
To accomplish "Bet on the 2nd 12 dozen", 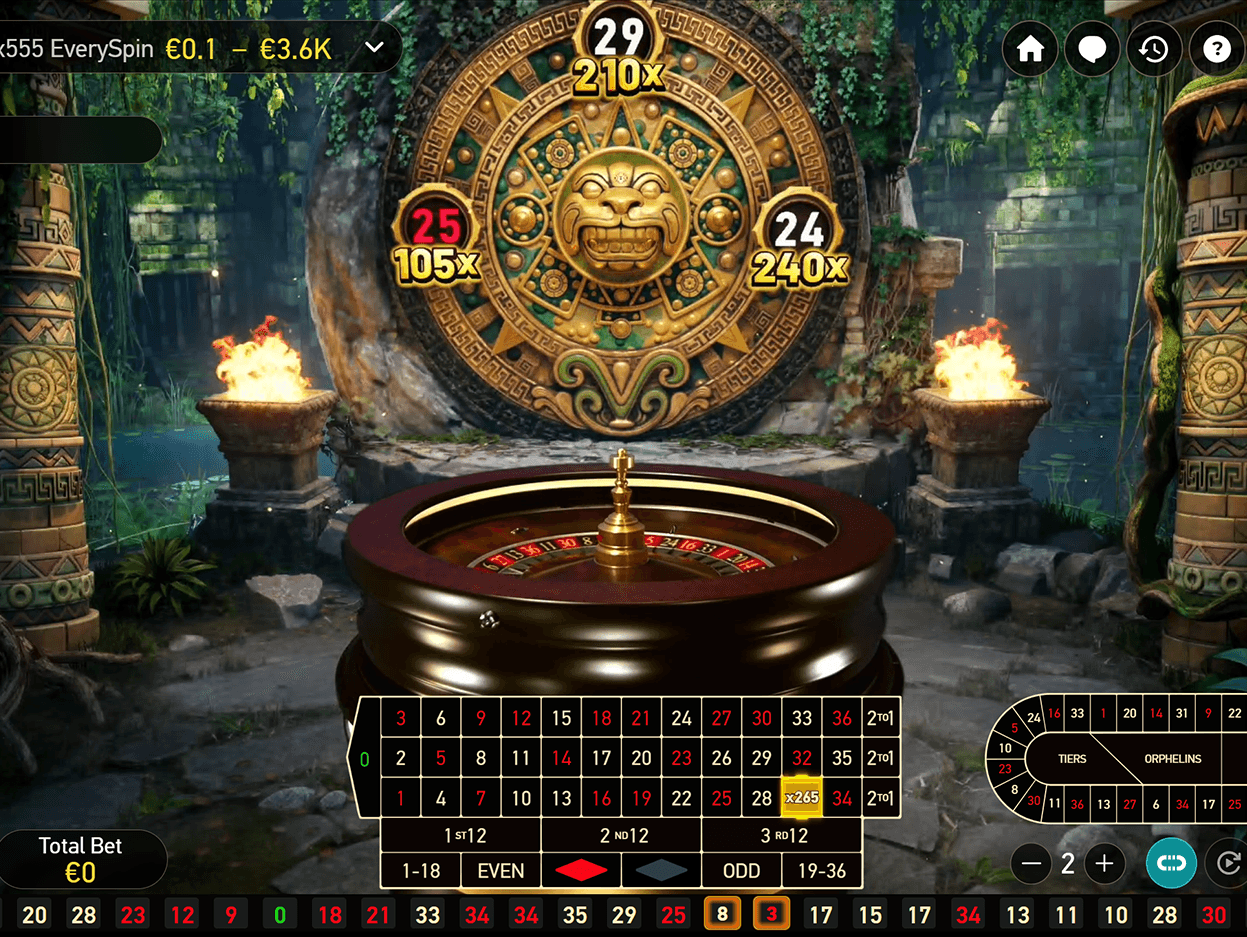I will tap(621, 835).
